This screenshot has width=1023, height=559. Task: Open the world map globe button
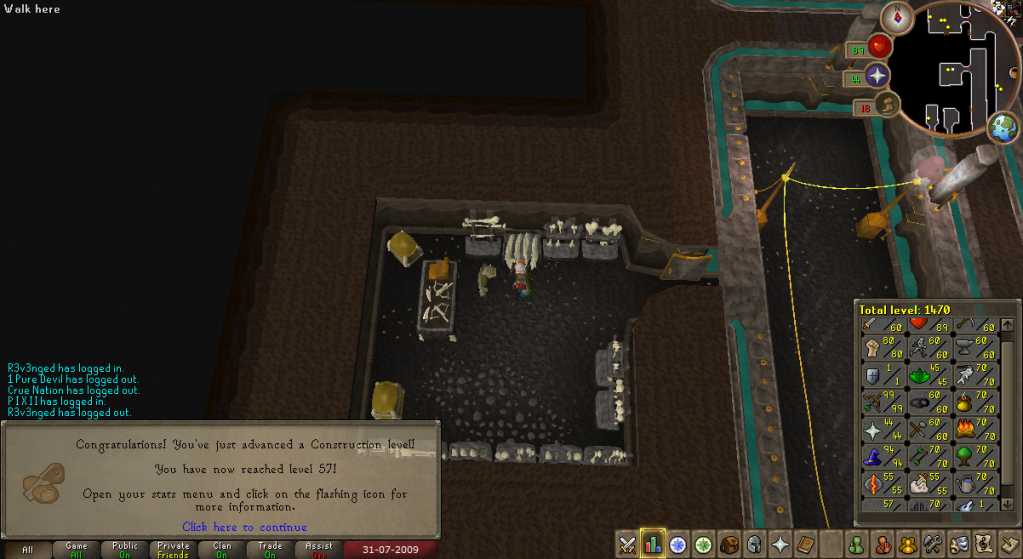1003,129
